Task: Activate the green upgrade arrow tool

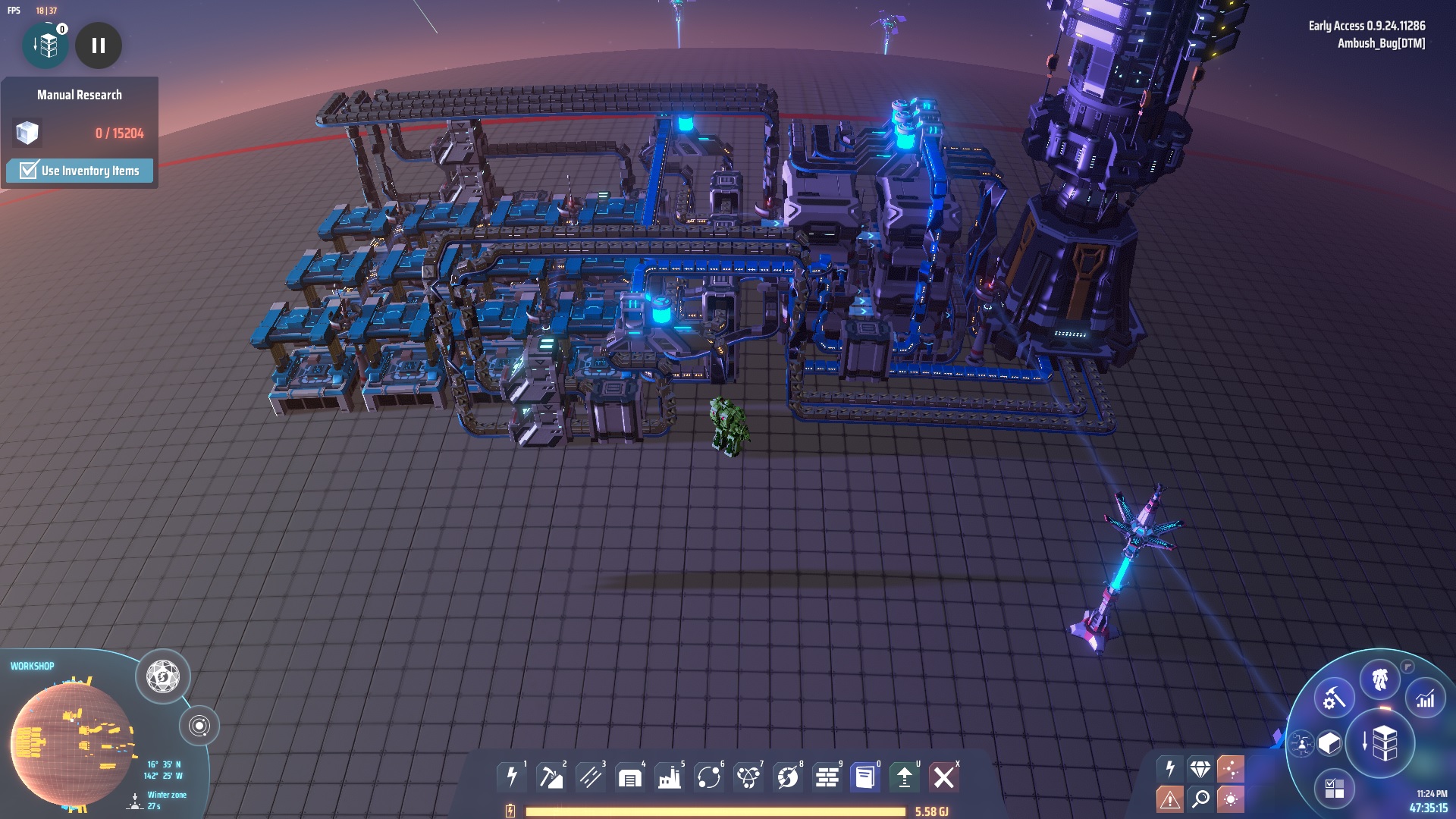Action: click(x=904, y=777)
